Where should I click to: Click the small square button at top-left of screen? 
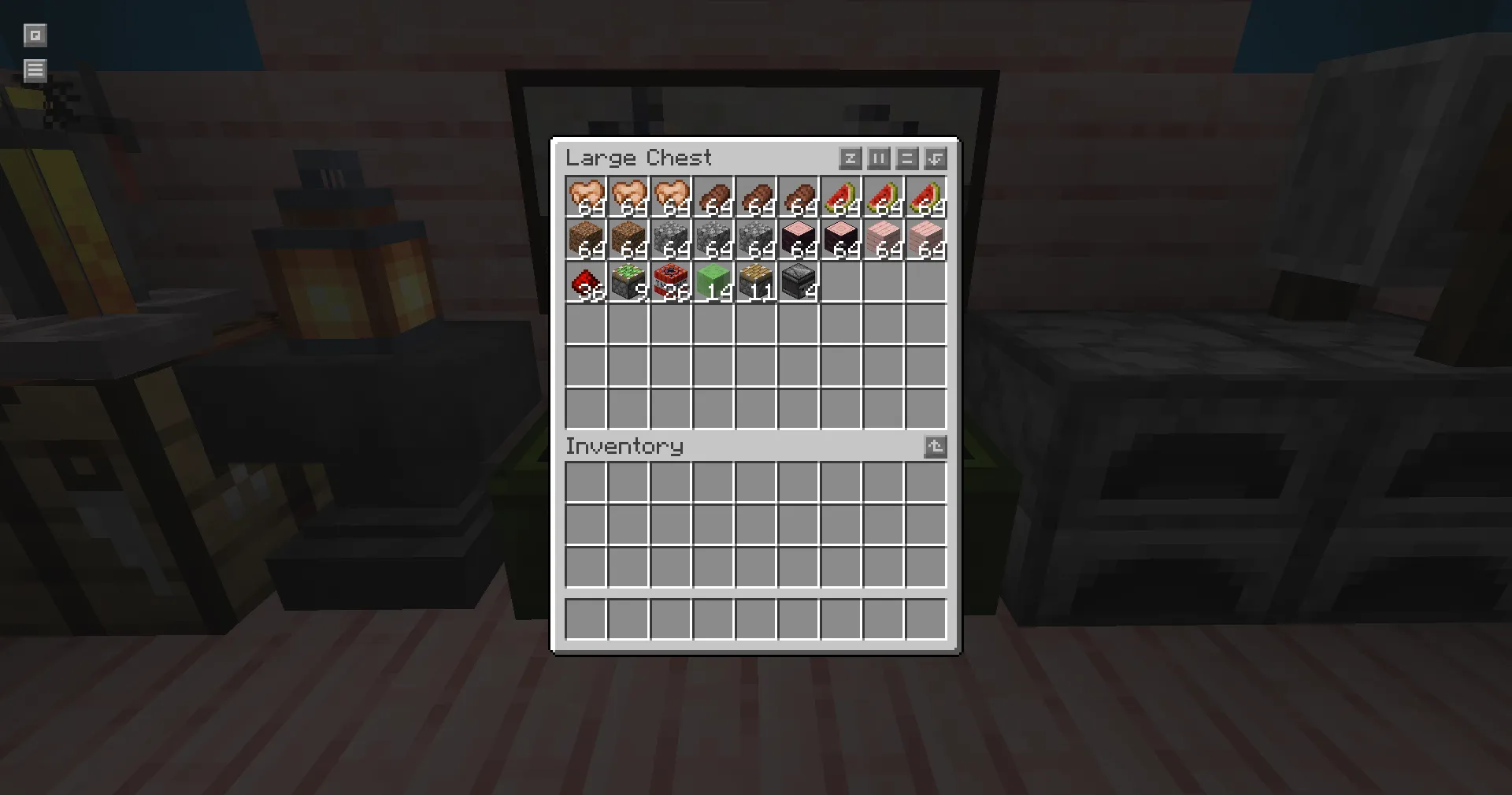coord(35,35)
